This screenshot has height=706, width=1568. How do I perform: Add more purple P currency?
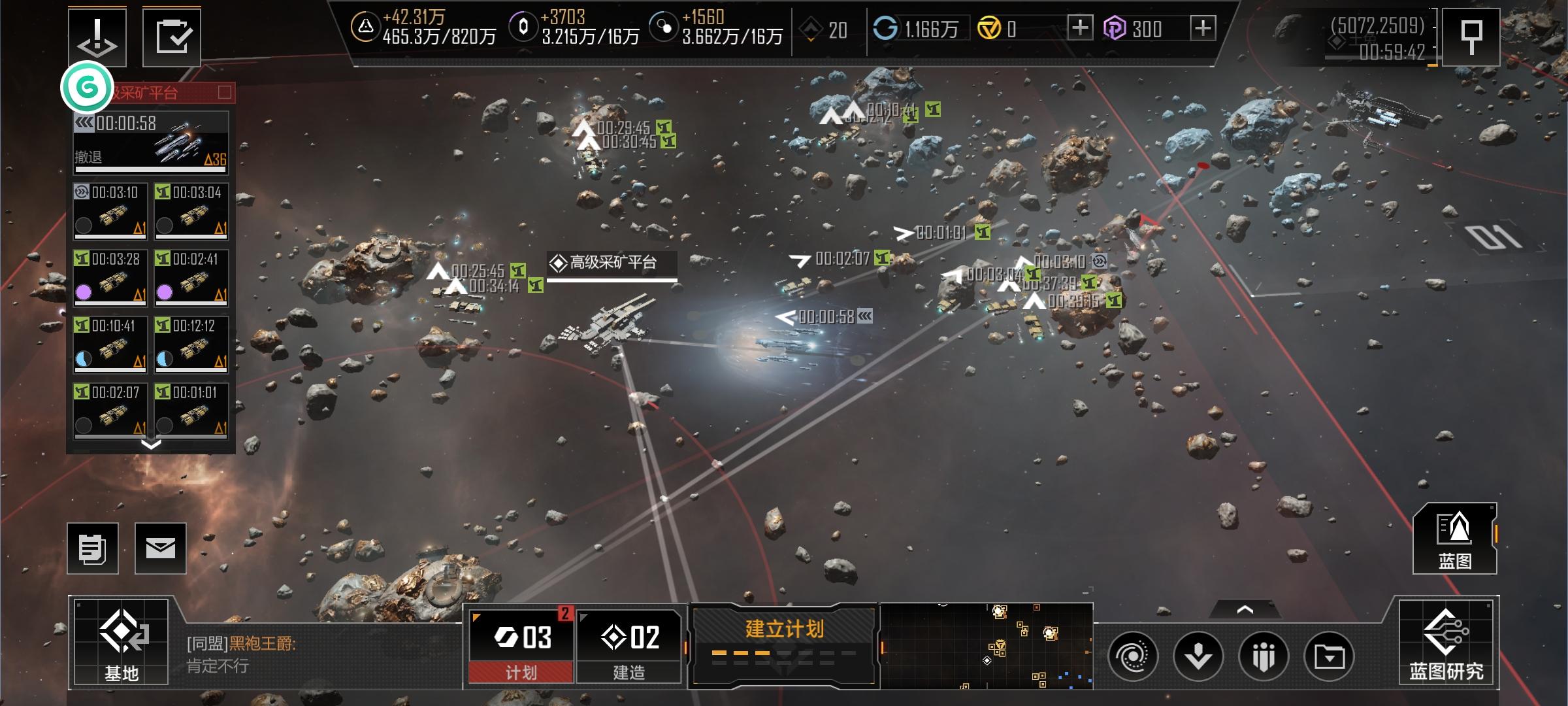point(1203,28)
